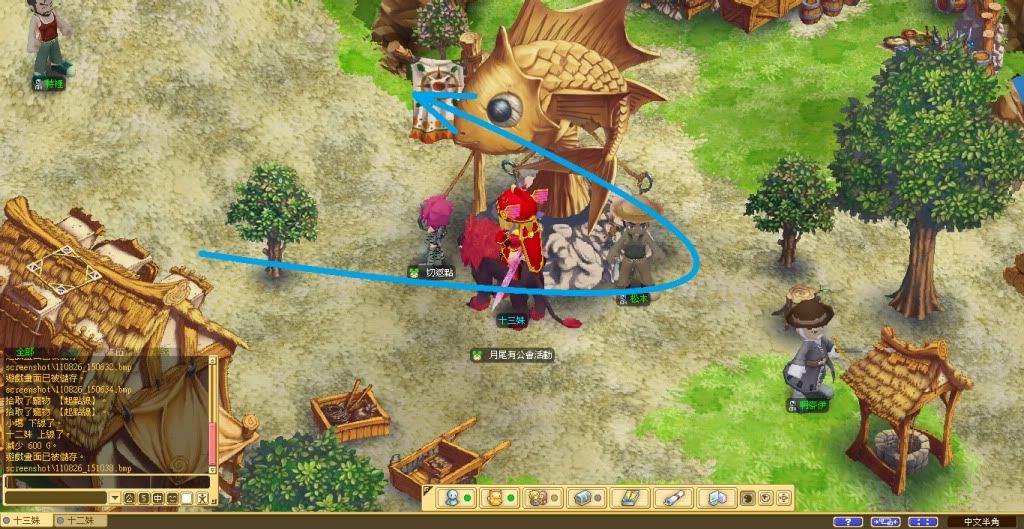Open the gold-framed card button on toolbar
This screenshot has width=1024, height=529.
coord(629,497)
